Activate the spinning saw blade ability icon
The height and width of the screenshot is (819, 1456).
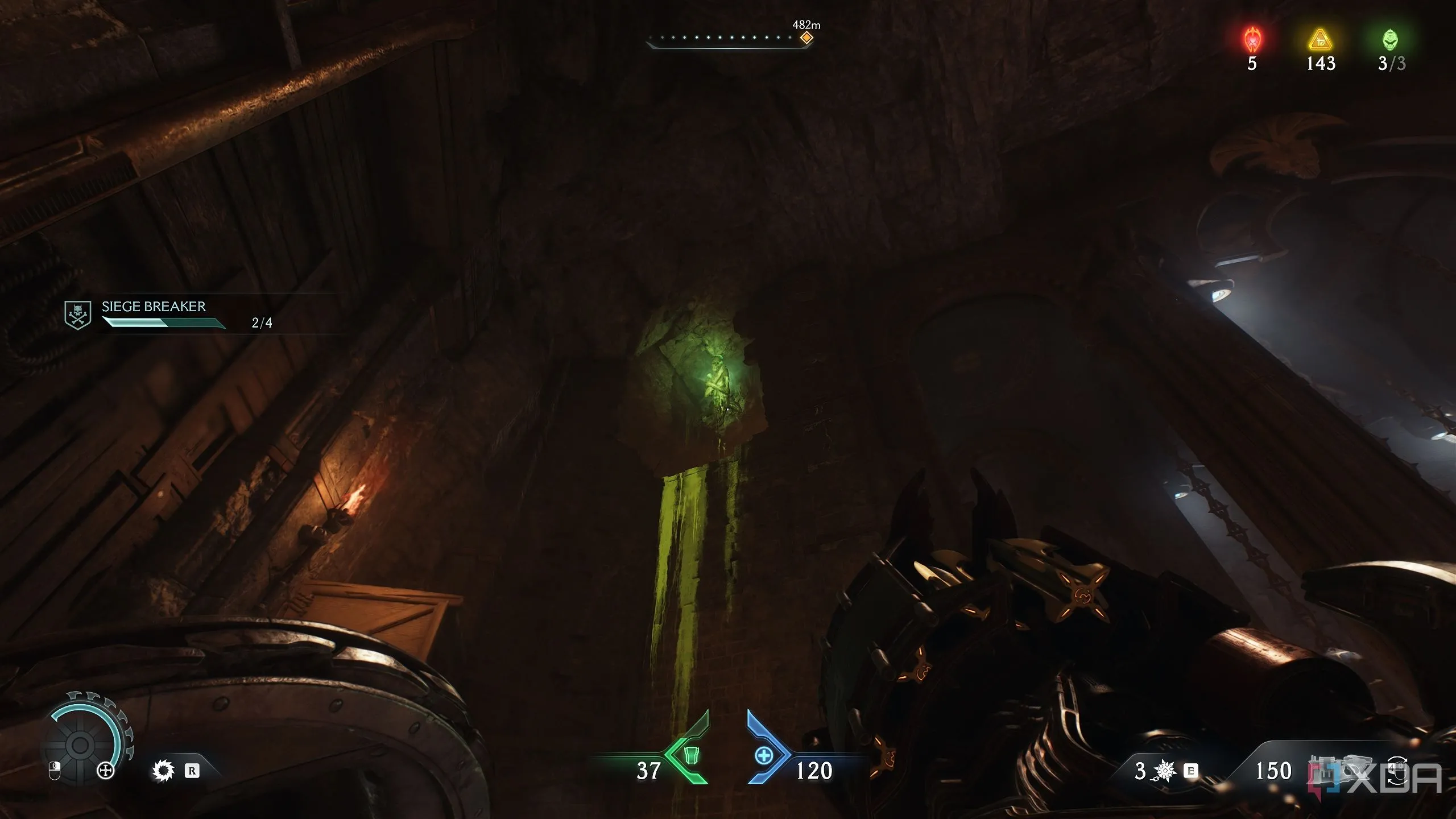tap(163, 771)
